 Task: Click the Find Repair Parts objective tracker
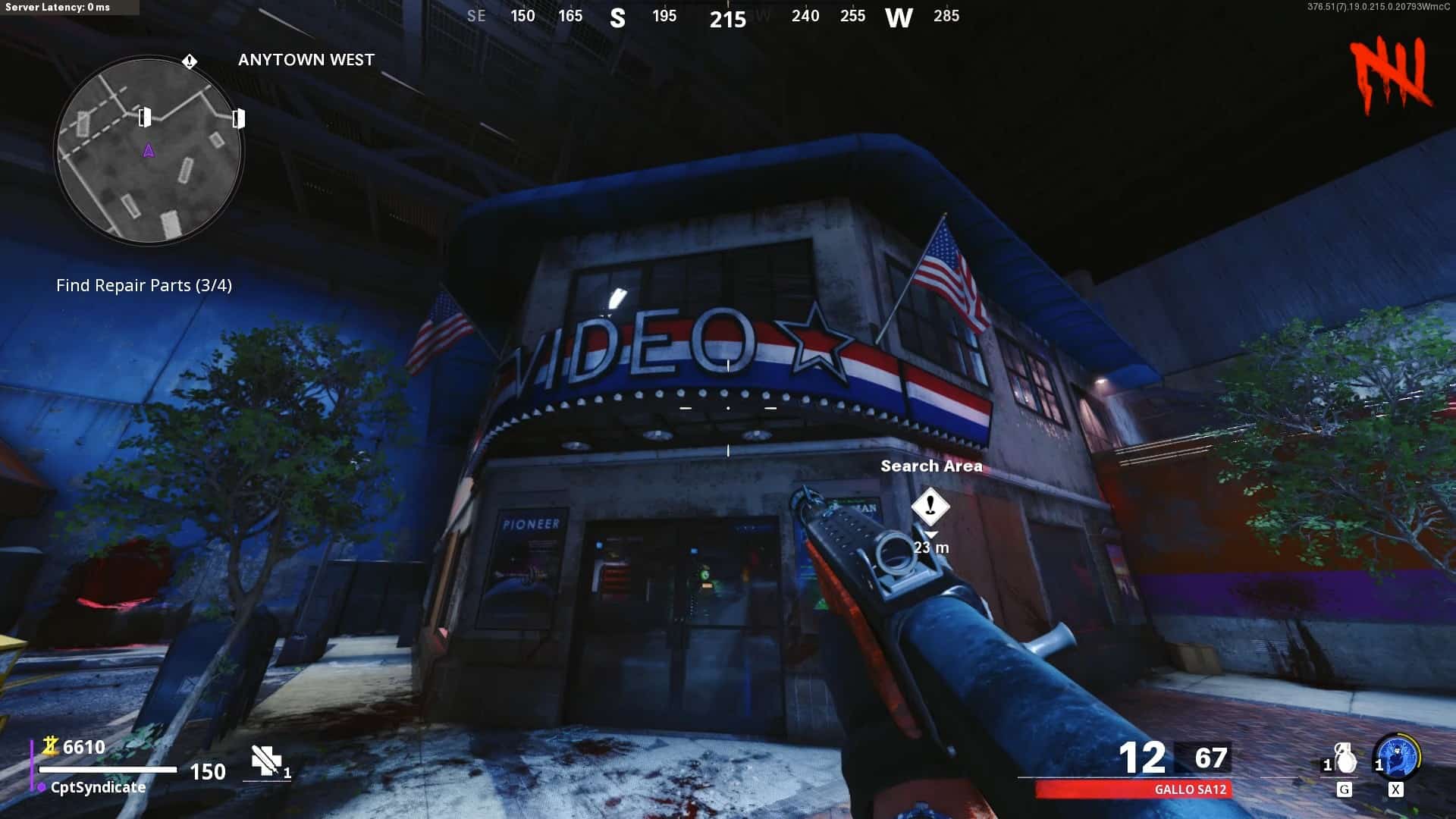[x=144, y=286]
